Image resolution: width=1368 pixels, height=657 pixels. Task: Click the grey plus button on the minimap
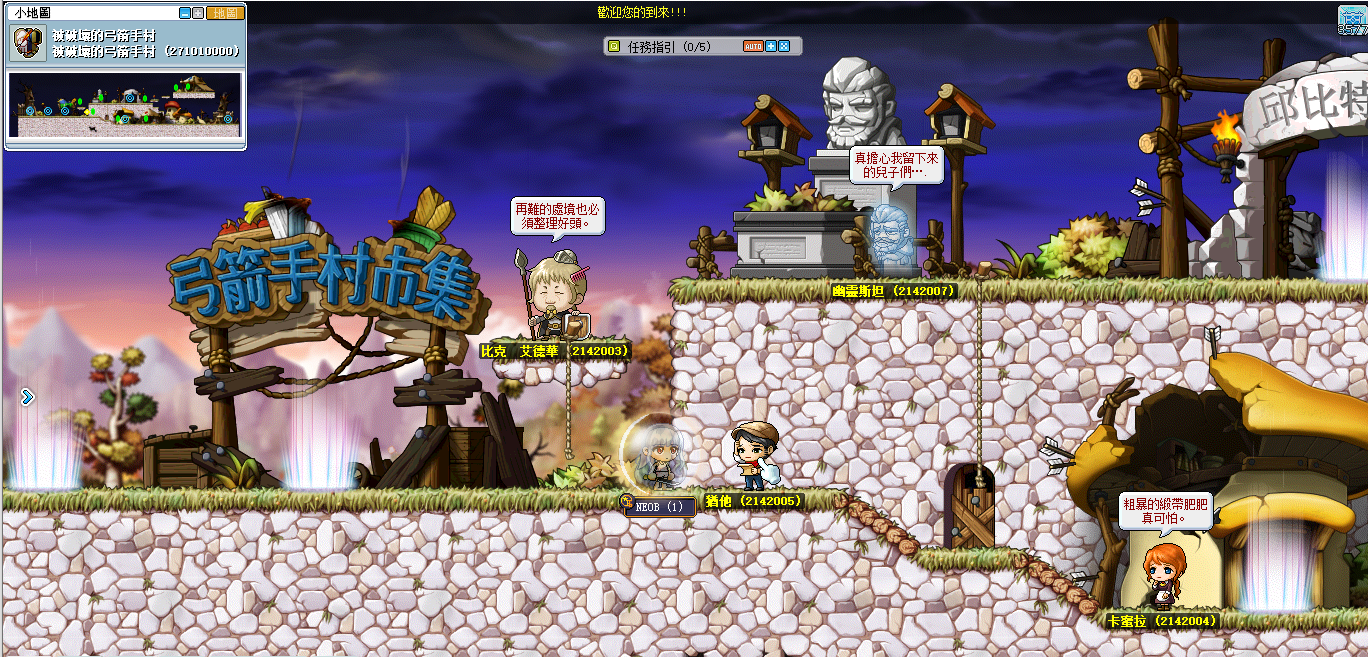(198, 13)
